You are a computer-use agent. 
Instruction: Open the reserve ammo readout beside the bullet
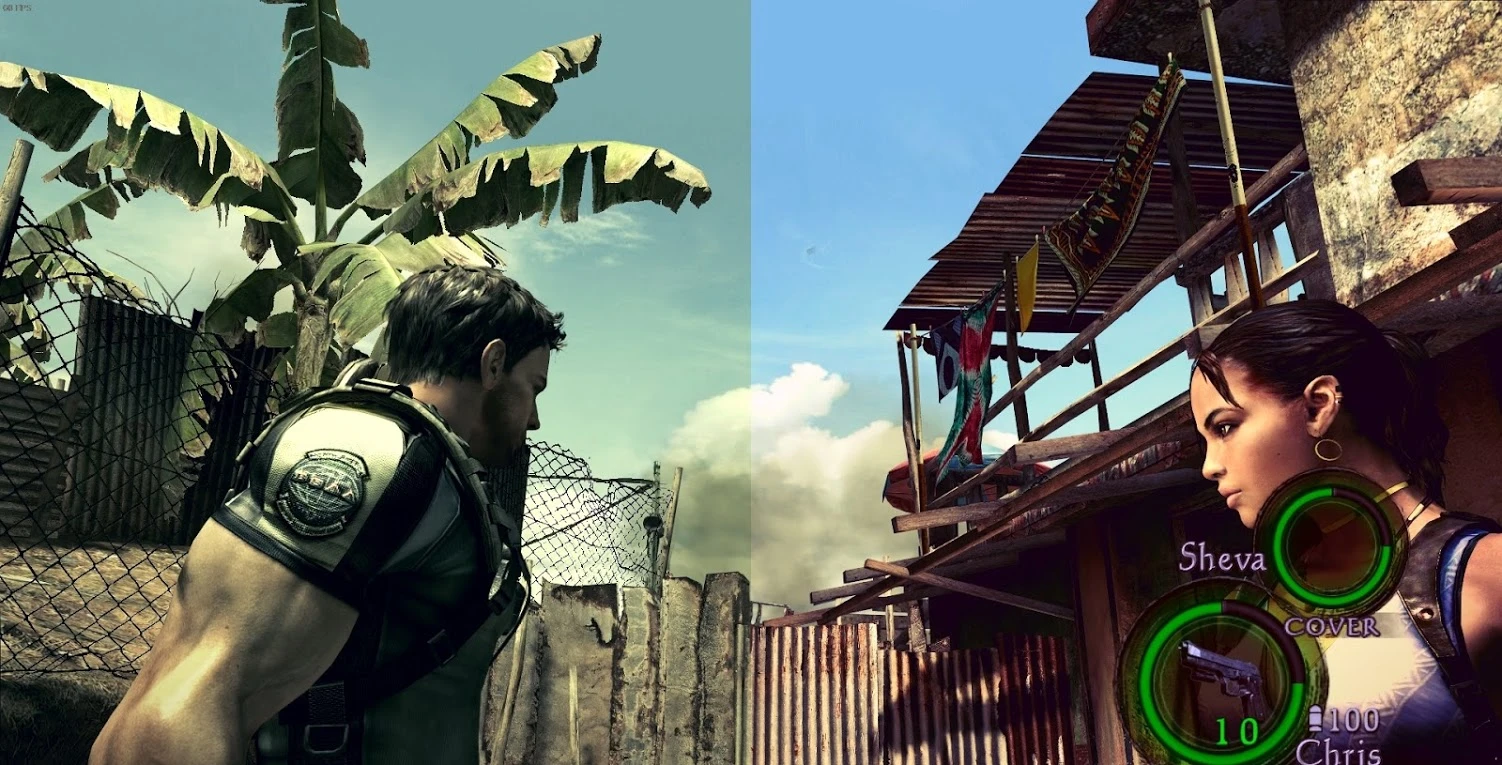coord(1356,720)
